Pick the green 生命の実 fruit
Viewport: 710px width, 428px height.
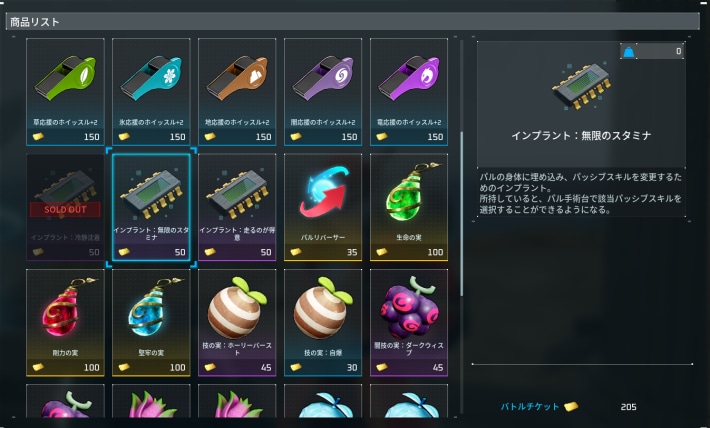409,206
